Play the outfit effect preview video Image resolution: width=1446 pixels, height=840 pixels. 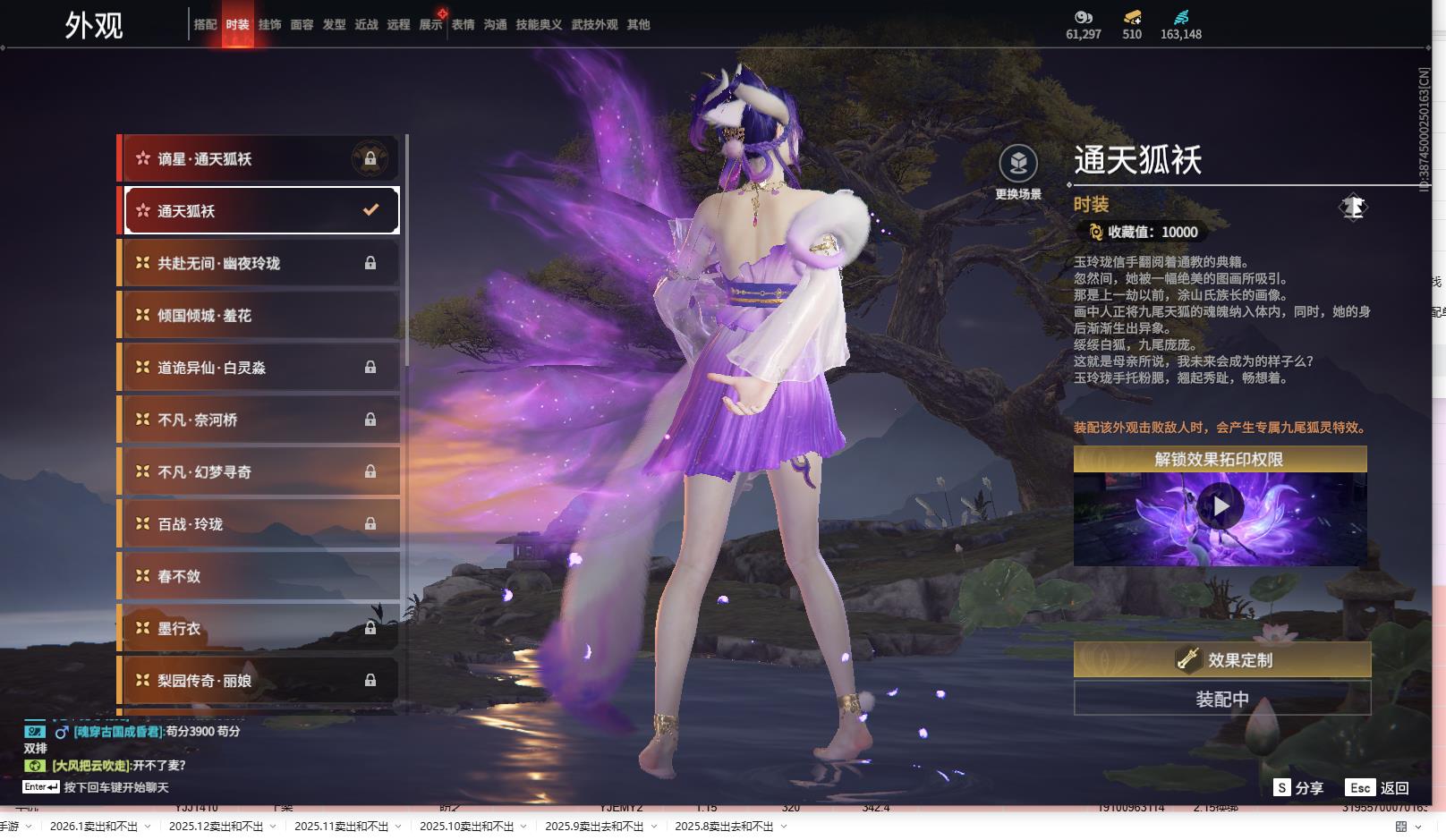click(1220, 507)
